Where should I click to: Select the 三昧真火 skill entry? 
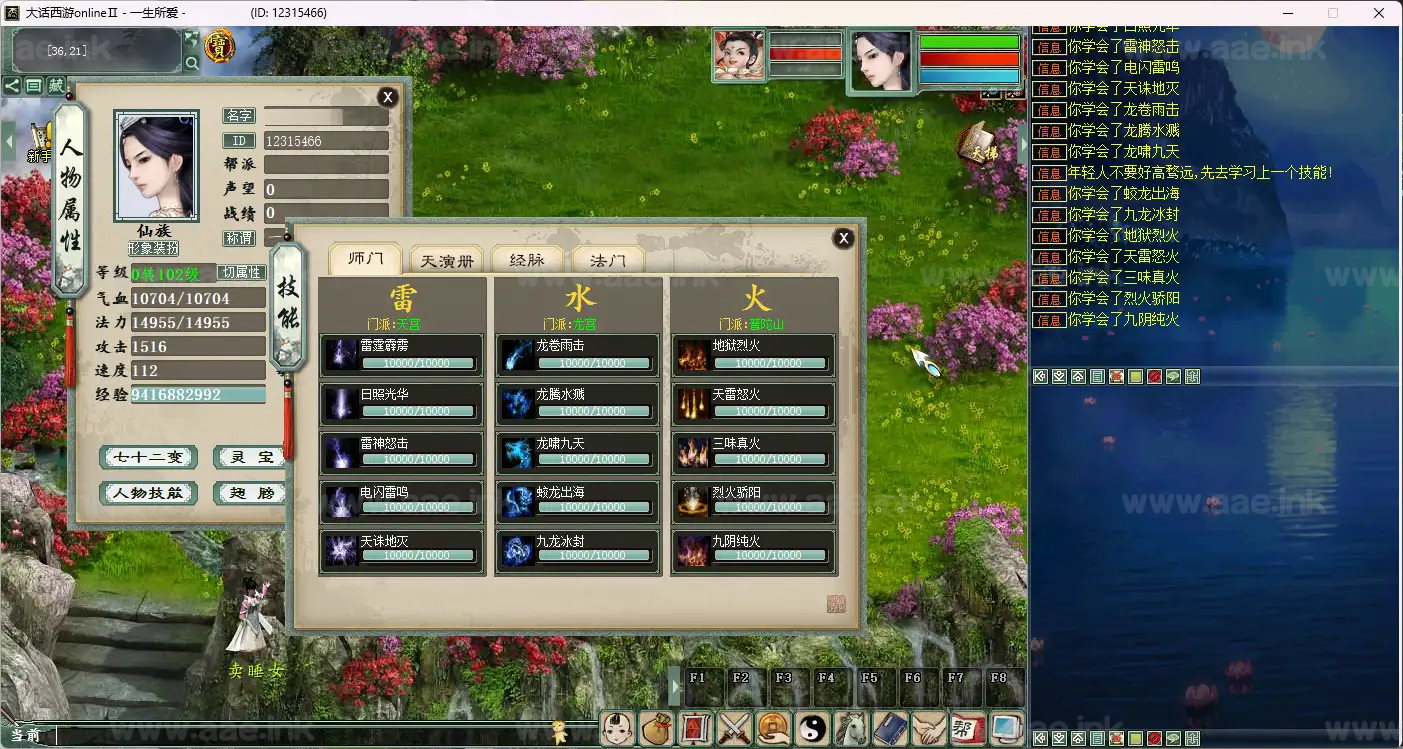coord(753,453)
